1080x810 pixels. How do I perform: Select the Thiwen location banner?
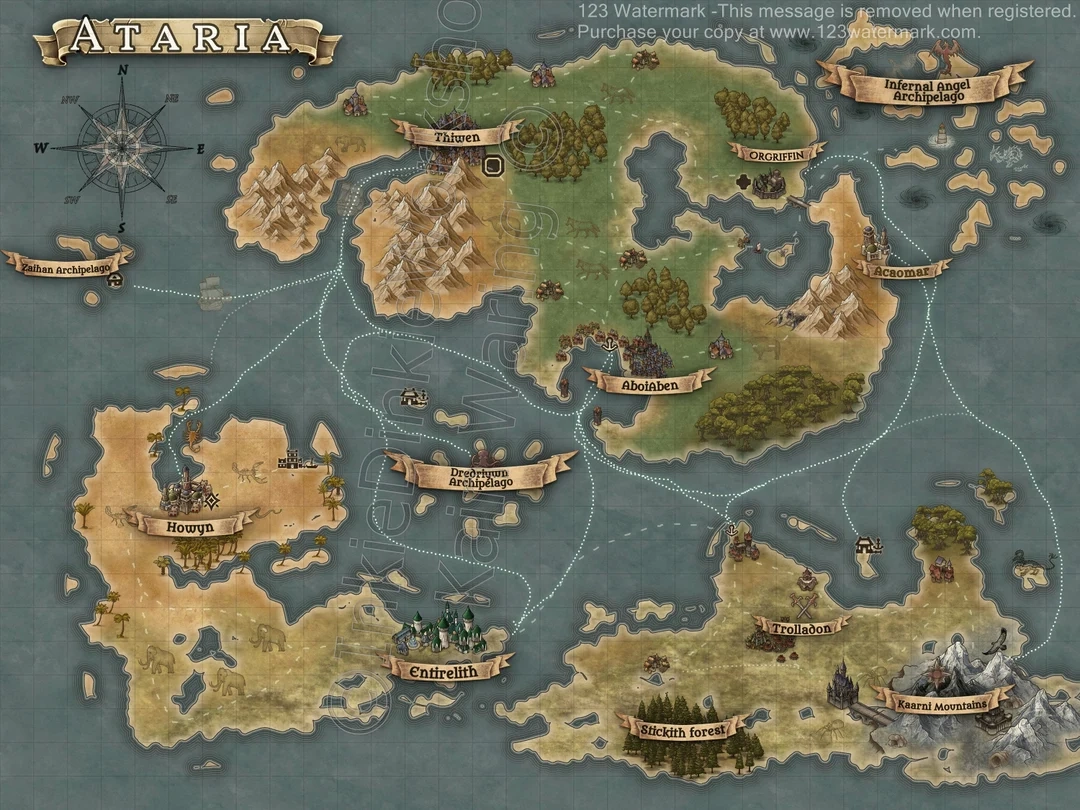click(x=457, y=135)
